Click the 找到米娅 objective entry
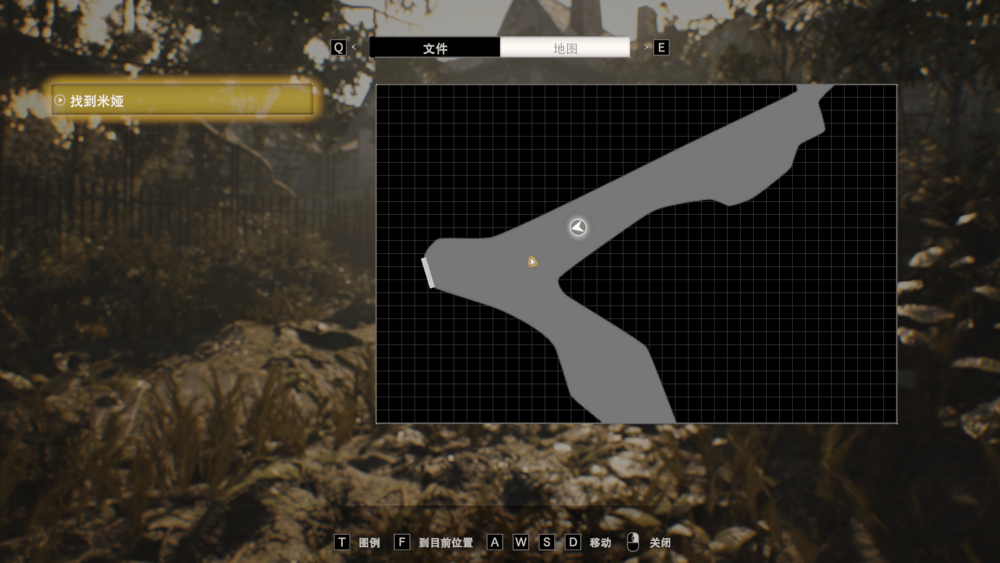 point(183,101)
